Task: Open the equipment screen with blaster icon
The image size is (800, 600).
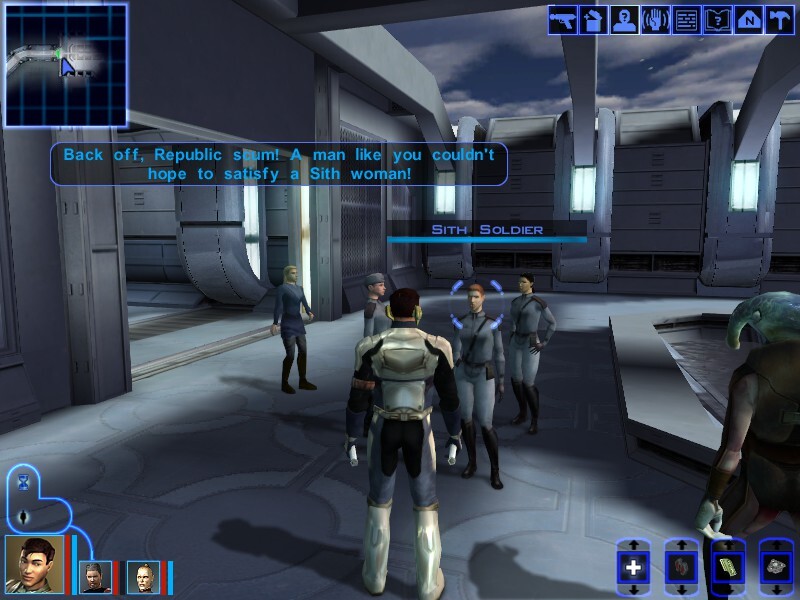Action: [x=562, y=20]
